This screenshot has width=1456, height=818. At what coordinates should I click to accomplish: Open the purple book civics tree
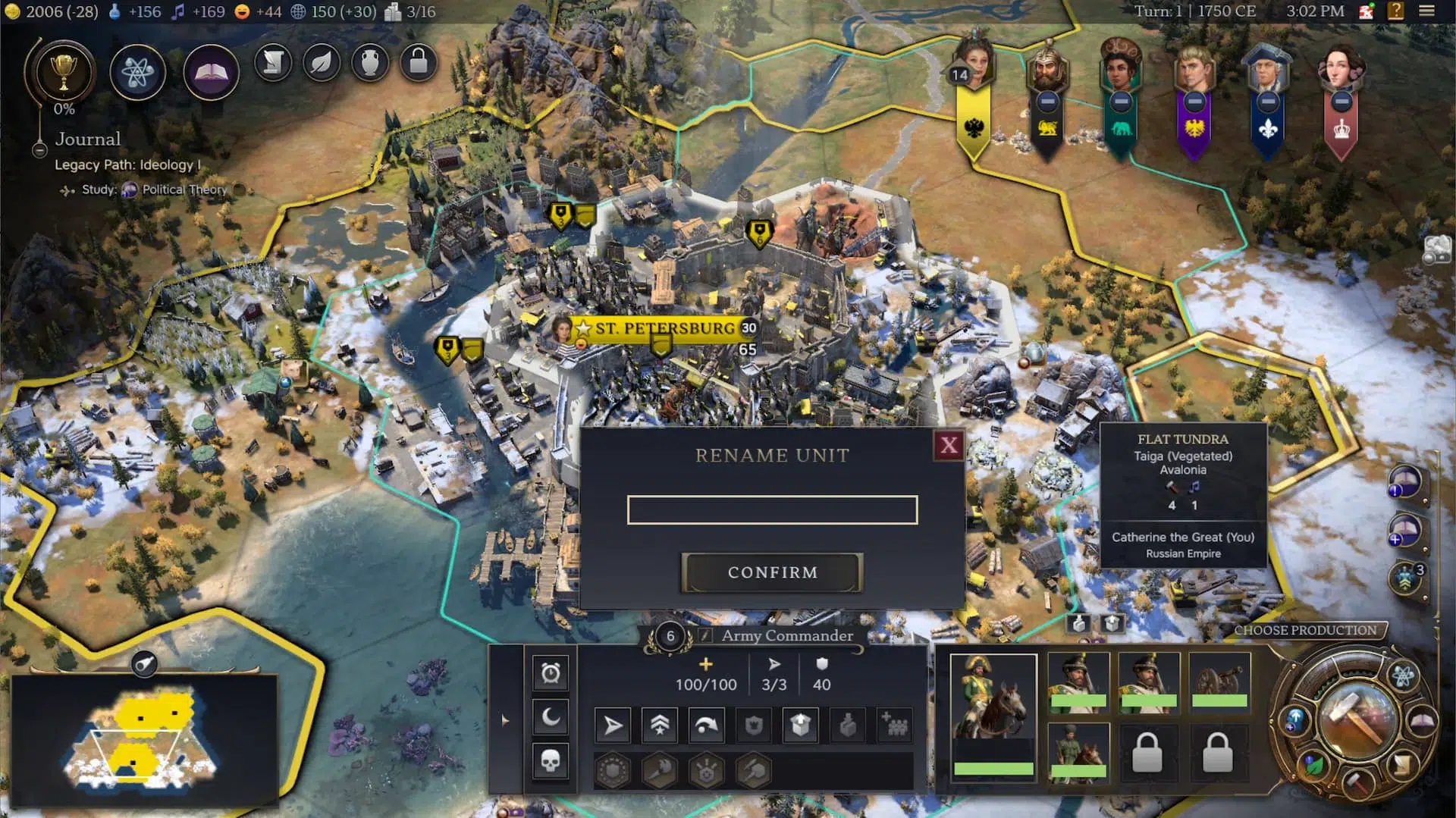click(211, 72)
